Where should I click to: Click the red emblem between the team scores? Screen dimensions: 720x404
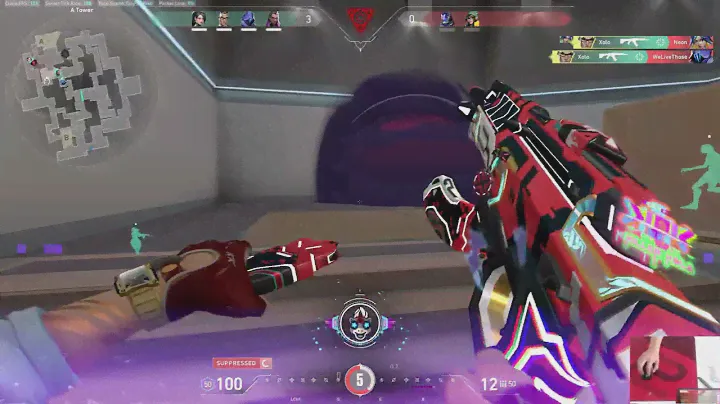click(359, 20)
